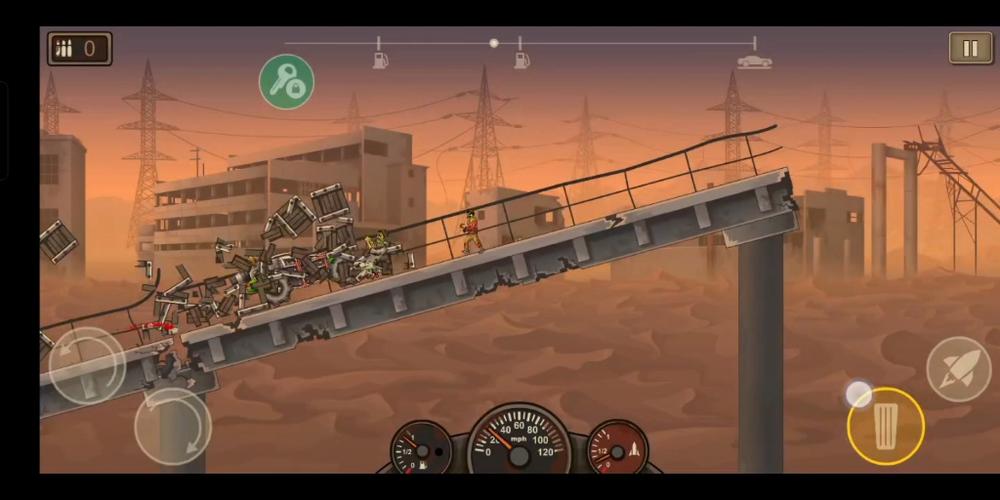Image resolution: width=1000 pixels, height=500 pixels.
Task: Pause the game
Action: [x=970, y=48]
